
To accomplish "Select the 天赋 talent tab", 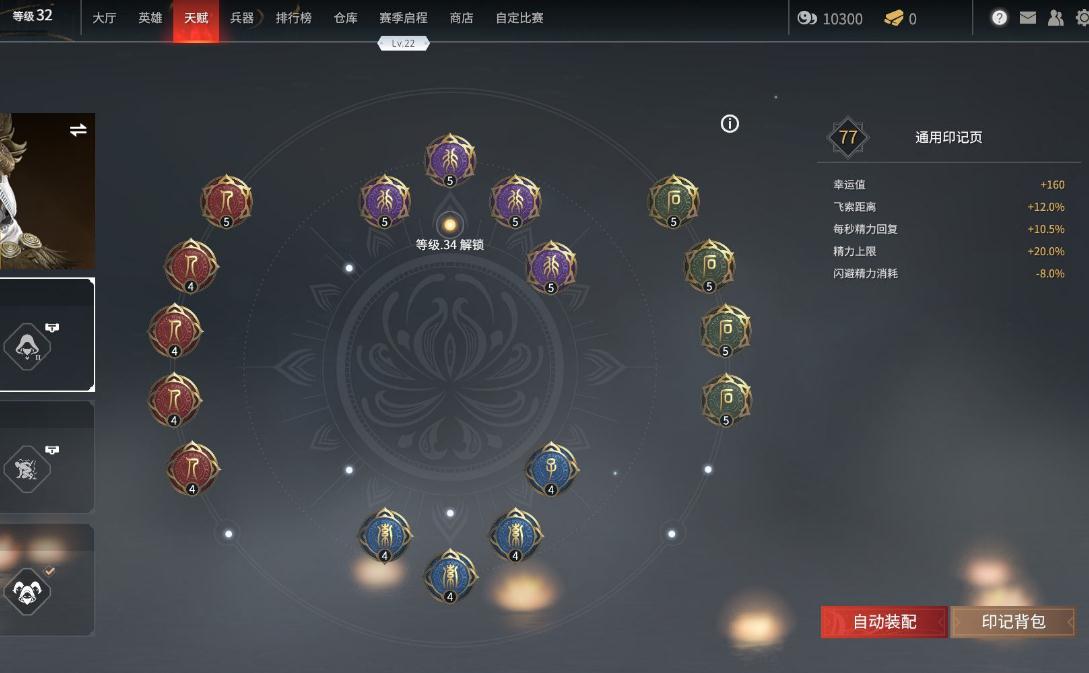I will pyautogui.click(x=196, y=18).
